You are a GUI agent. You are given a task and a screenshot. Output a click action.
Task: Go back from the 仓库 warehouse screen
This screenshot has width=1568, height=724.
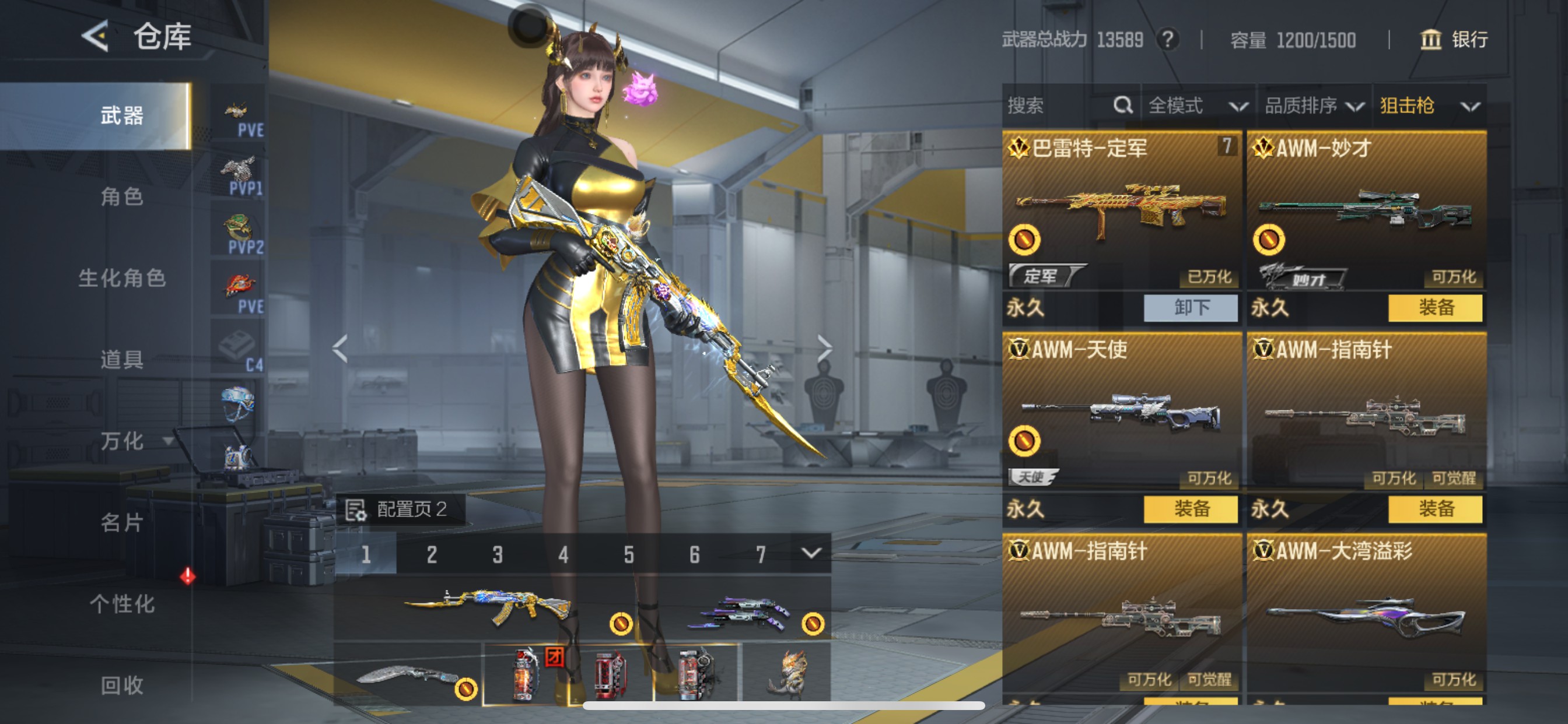[96, 36]
